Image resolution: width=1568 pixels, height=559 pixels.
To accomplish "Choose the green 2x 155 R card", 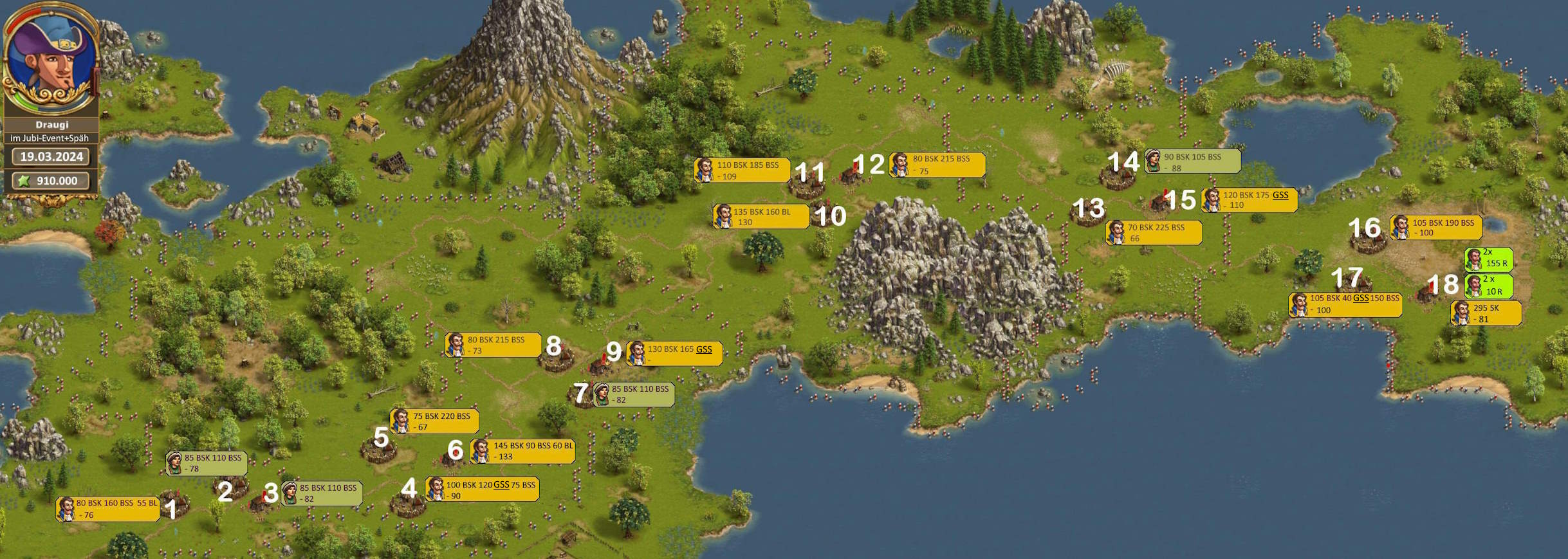I will click(1488, 258).
